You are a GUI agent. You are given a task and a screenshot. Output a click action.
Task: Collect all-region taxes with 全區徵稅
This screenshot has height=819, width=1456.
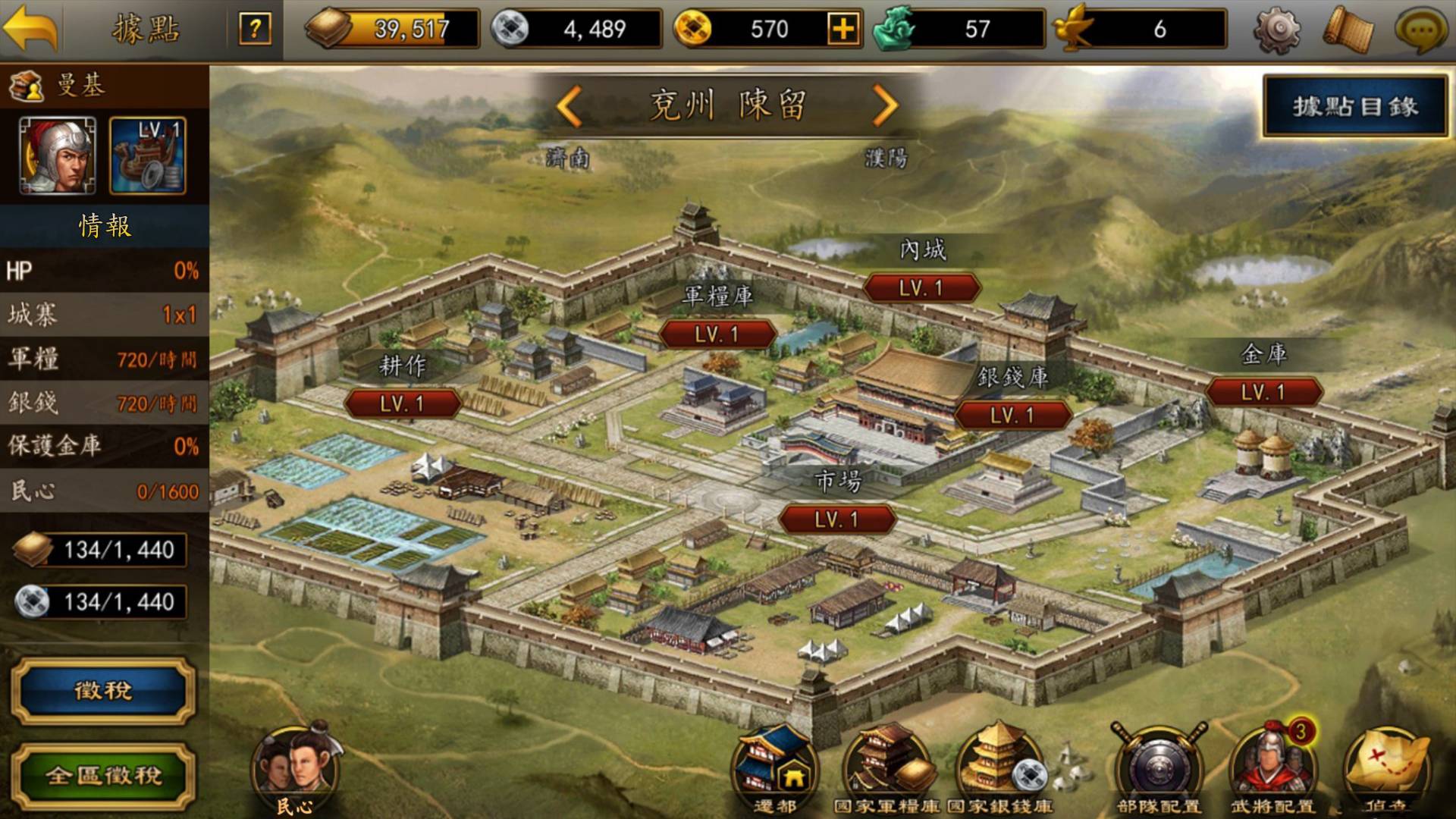tap(103, 776)
